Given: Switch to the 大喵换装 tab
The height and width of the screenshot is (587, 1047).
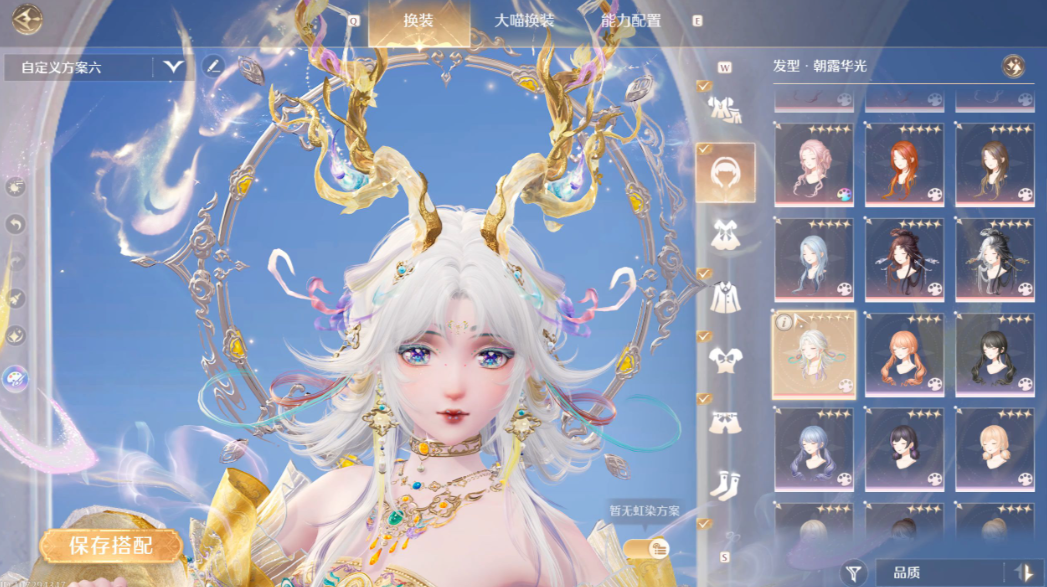Looking at the screenshot, I should (x=524, y=20).
